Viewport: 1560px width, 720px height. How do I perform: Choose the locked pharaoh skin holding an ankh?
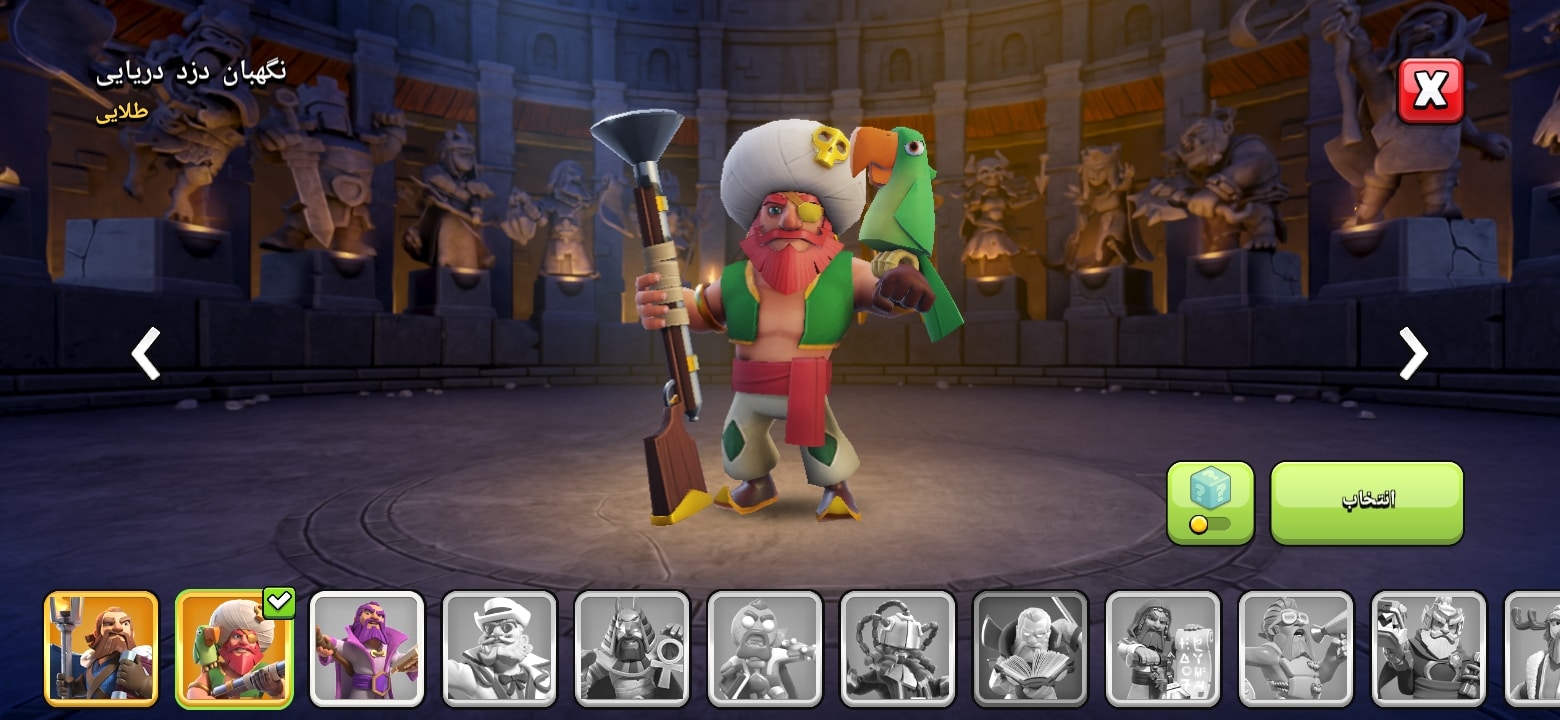click(x=632, y=648)
